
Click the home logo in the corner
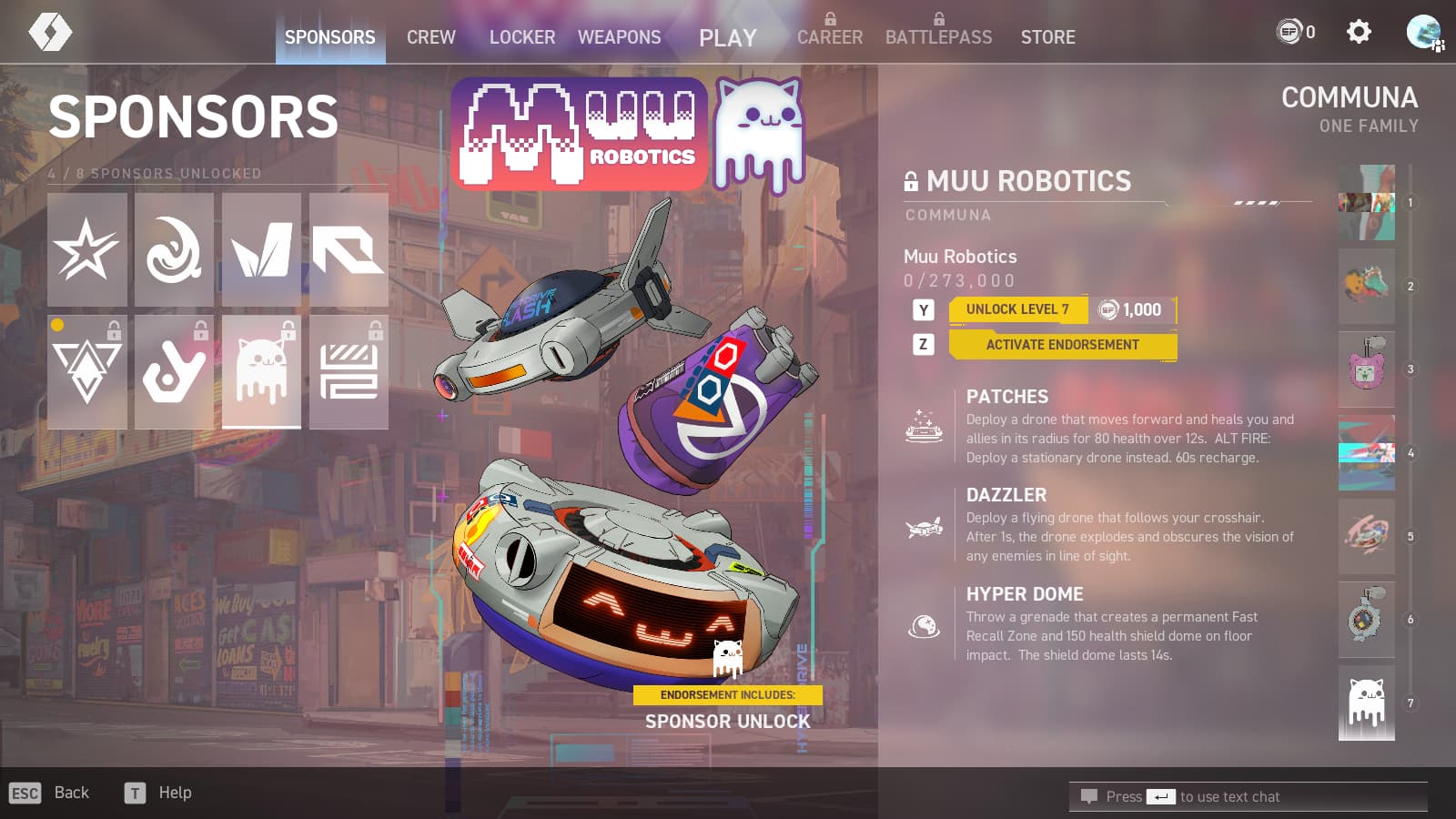[x=50, y=33]
